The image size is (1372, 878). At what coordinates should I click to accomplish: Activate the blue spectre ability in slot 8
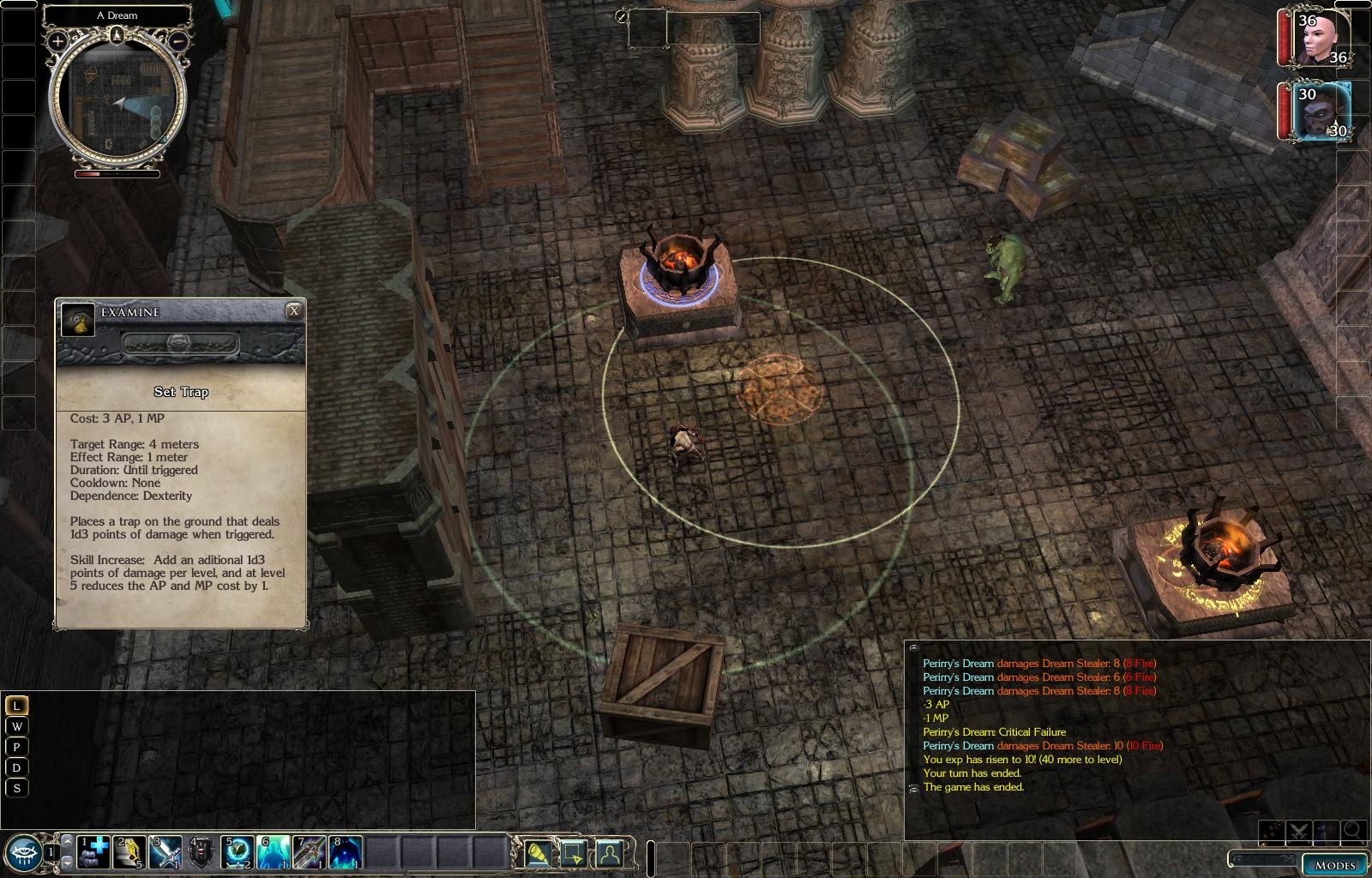[x=345, y=852]
